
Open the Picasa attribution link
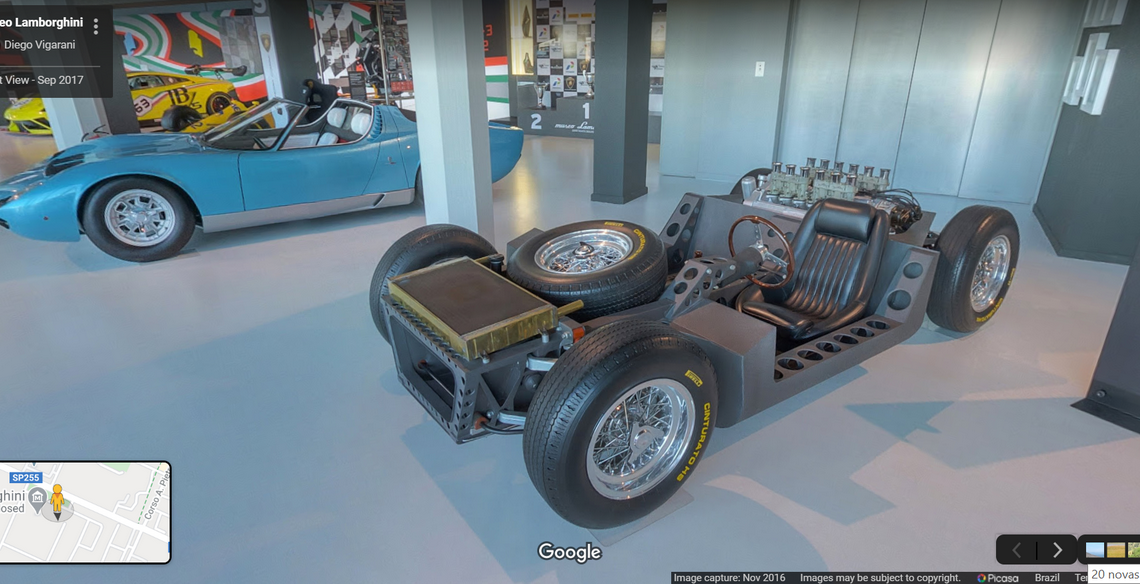(997, 578)
